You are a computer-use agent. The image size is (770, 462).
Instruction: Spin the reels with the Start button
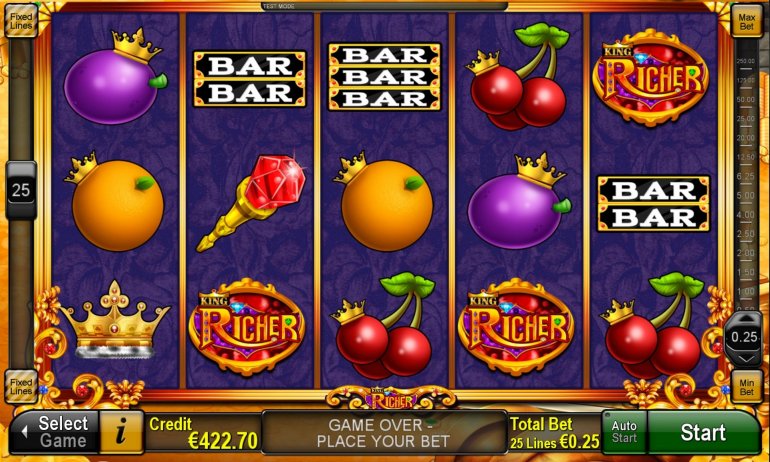click(703, 433)
